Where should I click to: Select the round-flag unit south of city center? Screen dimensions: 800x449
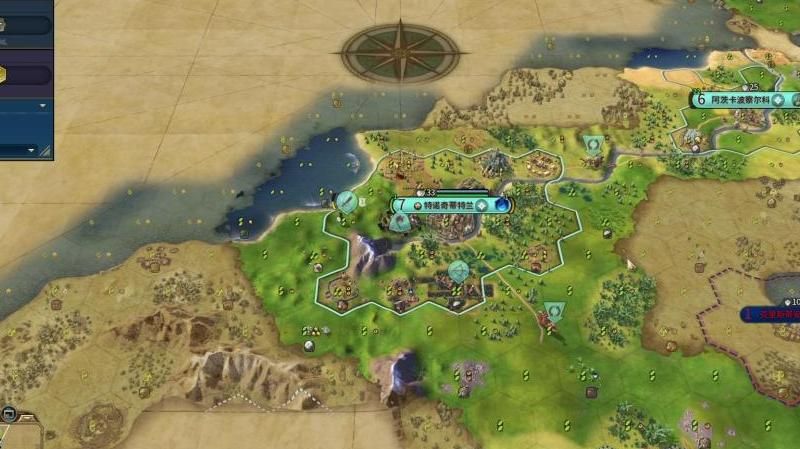tap(458, 270)
